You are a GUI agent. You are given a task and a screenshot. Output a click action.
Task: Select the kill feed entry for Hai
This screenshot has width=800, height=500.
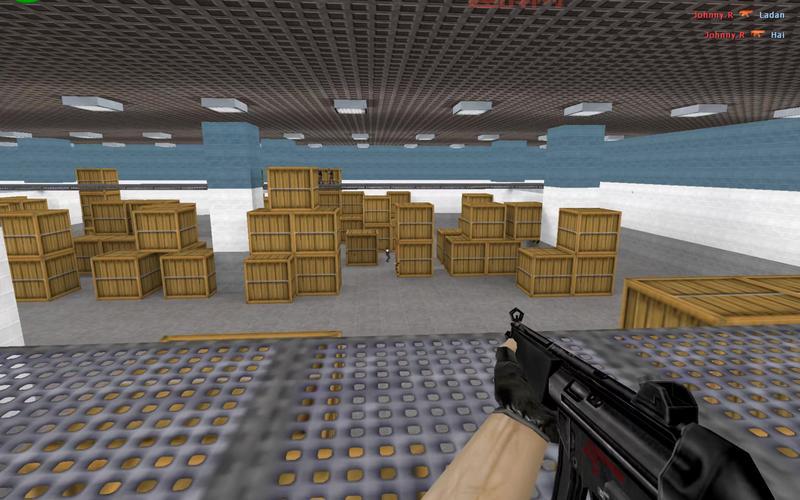click(744, 35)
